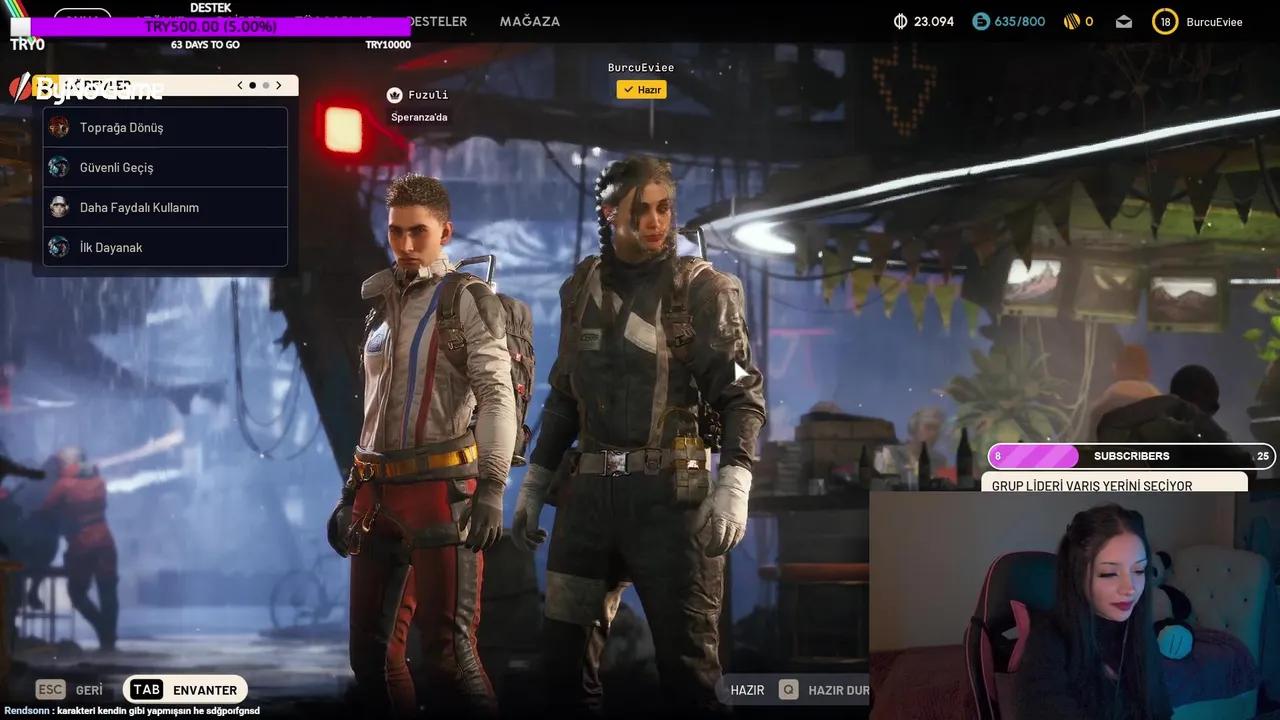Select the first carousel dot in GÖREVLER panel
The height and width of the screenshot is (720, 1280).
click(x=252, y=85)
